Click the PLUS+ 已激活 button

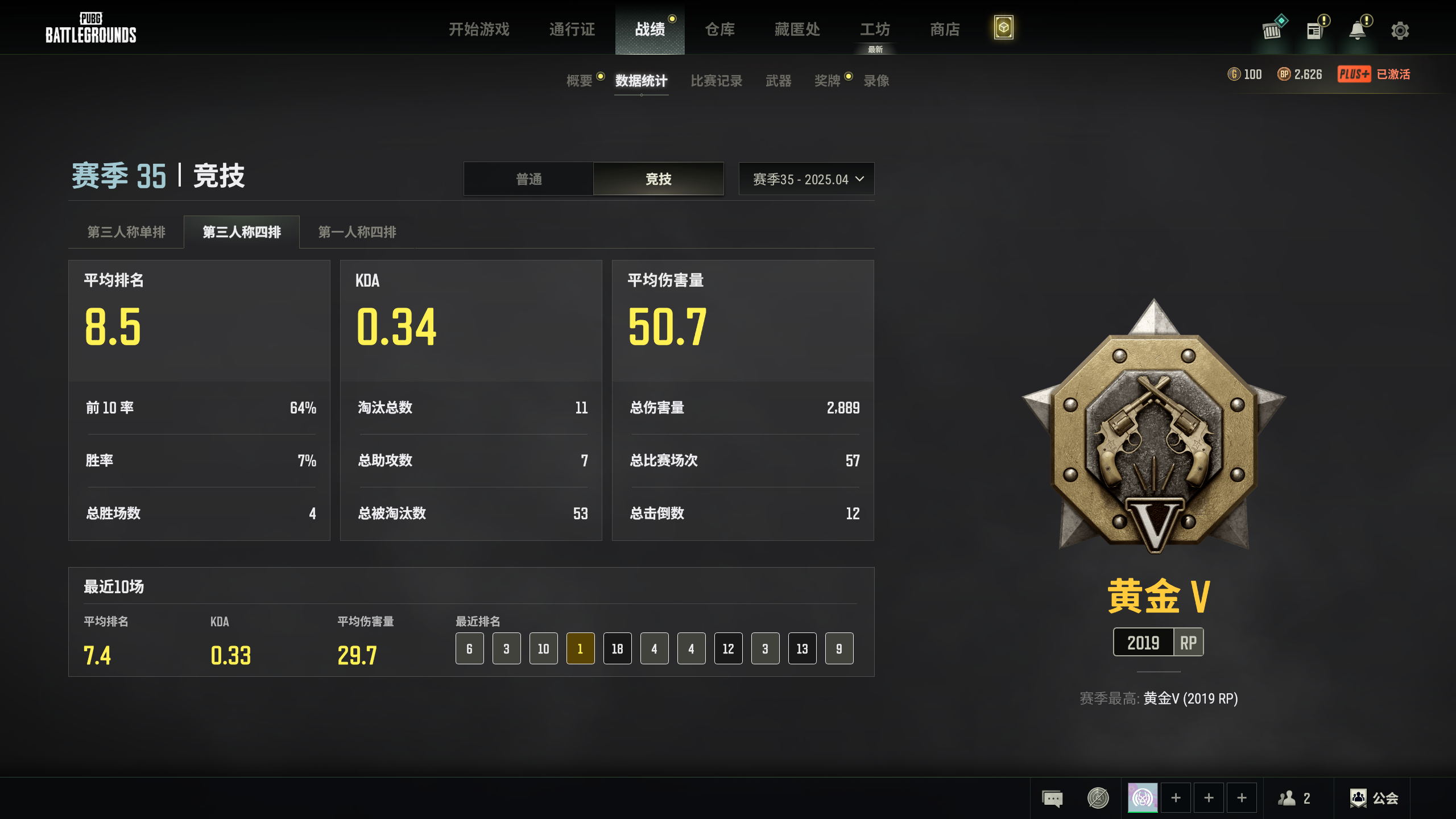point(1374,75)
